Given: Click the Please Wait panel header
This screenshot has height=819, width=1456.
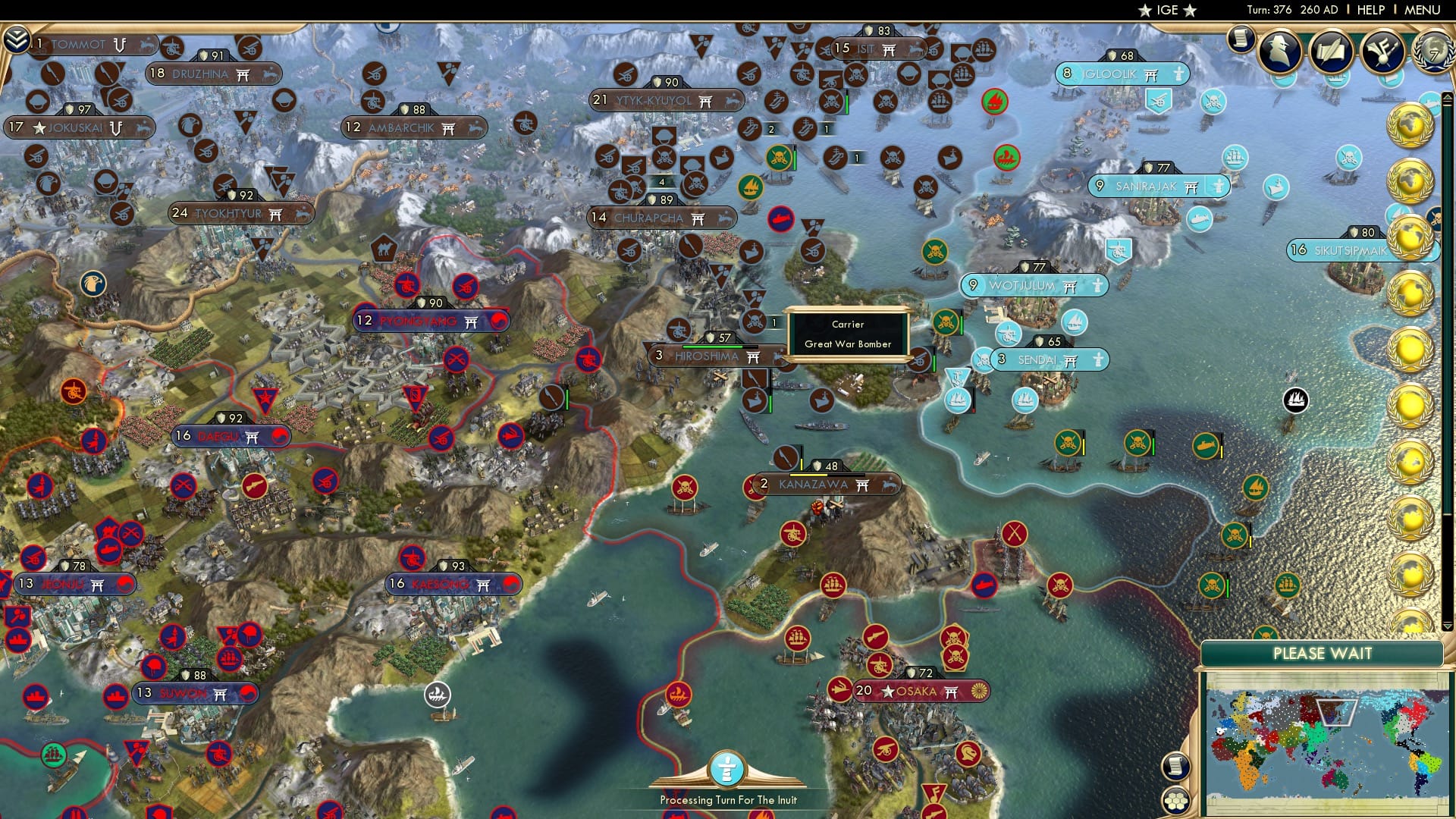Looking at the screenshot, I should tap(1323, 653).
